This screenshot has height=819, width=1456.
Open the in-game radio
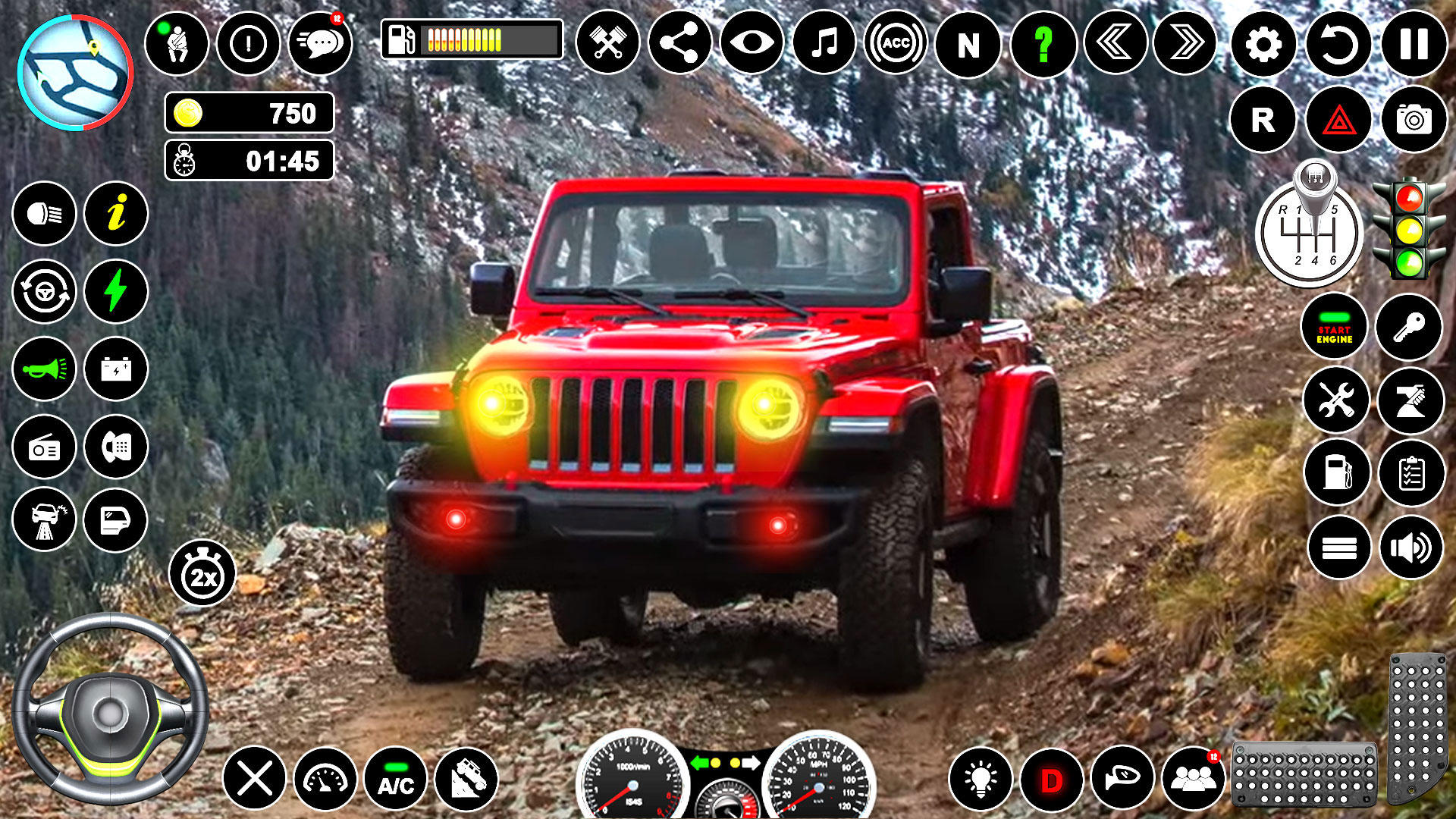[43, 444]
